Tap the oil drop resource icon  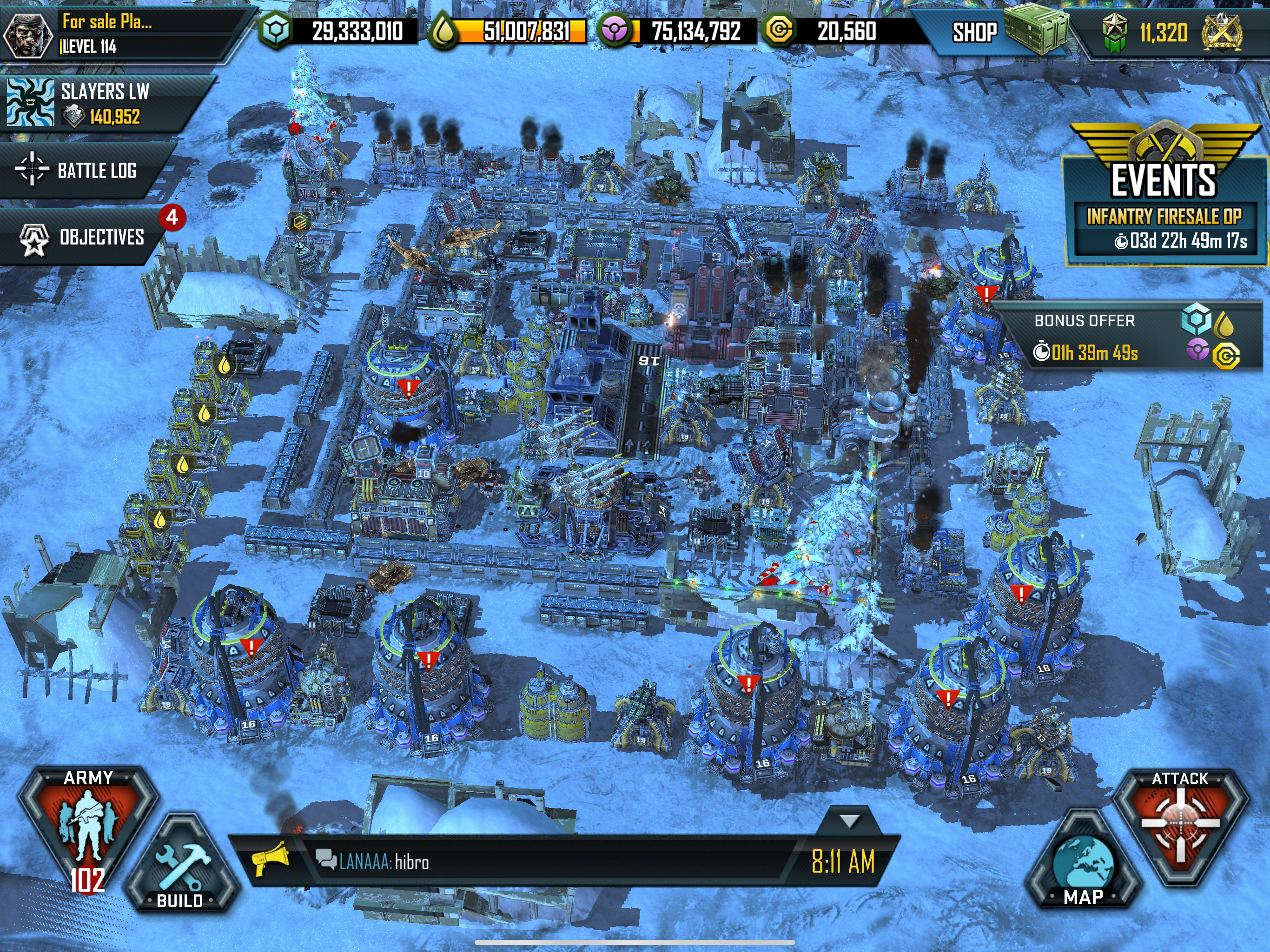pos(443,31)
